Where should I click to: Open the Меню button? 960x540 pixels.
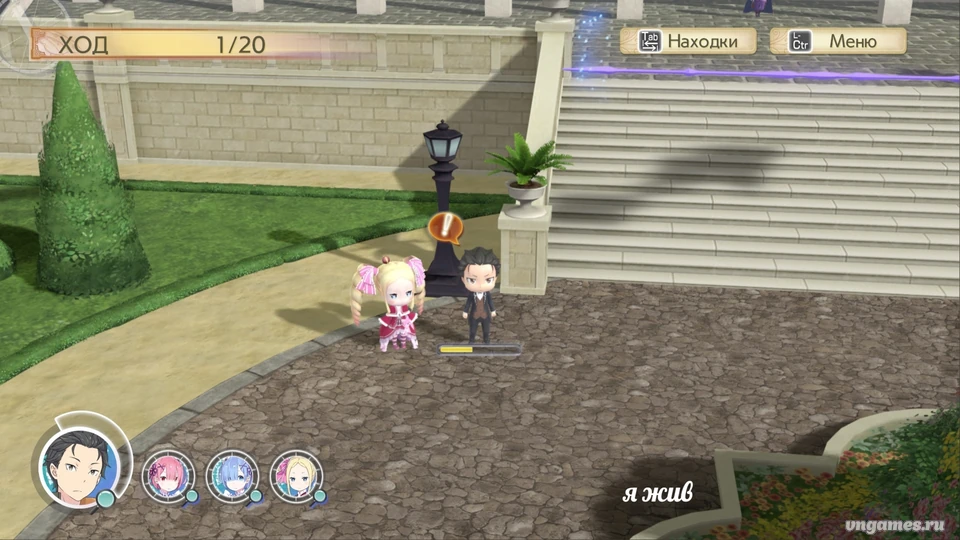(838, 41)
